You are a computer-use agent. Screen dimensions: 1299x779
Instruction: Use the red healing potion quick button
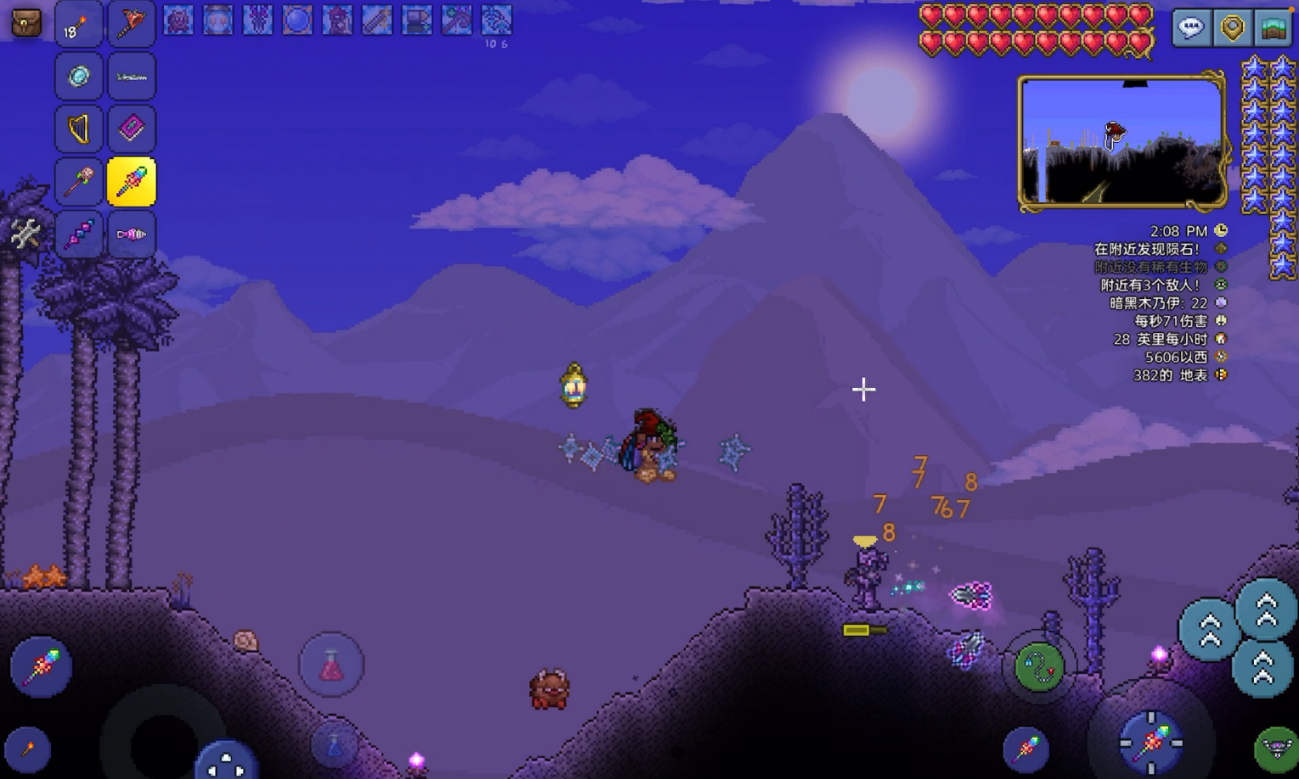coord(331,664)
